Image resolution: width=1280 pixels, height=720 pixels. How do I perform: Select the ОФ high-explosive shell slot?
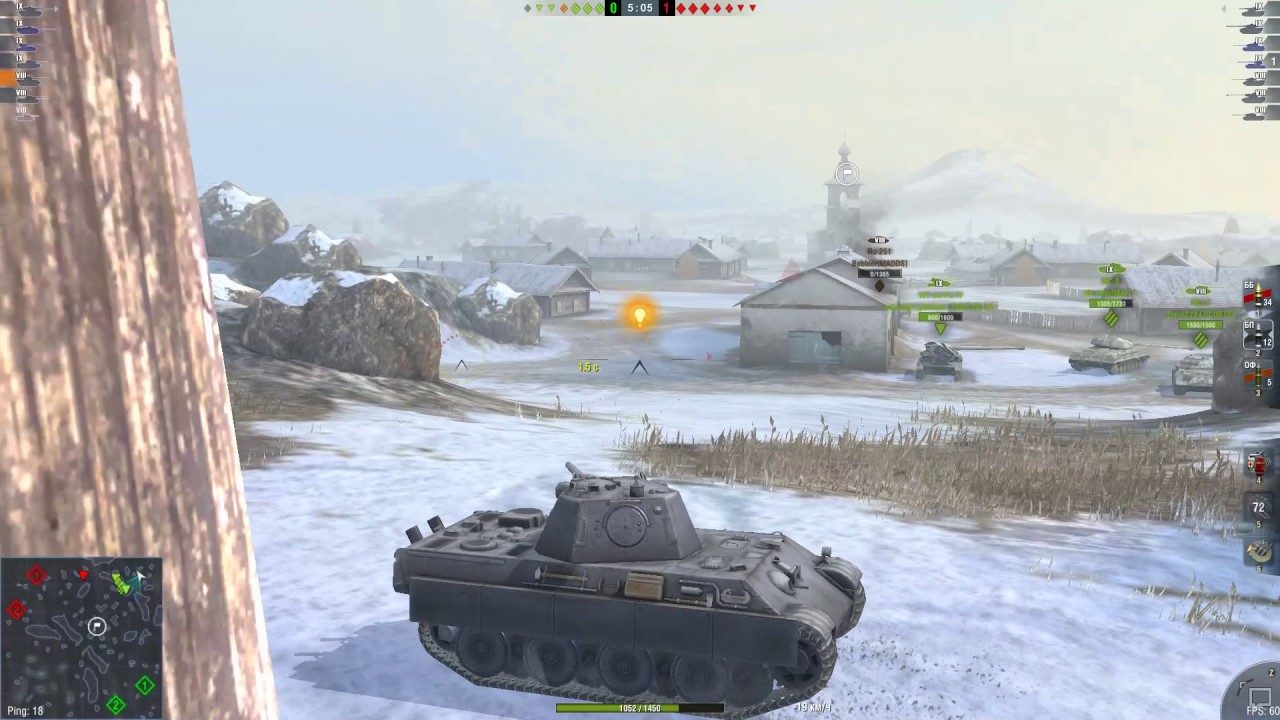pos(1257,375)
